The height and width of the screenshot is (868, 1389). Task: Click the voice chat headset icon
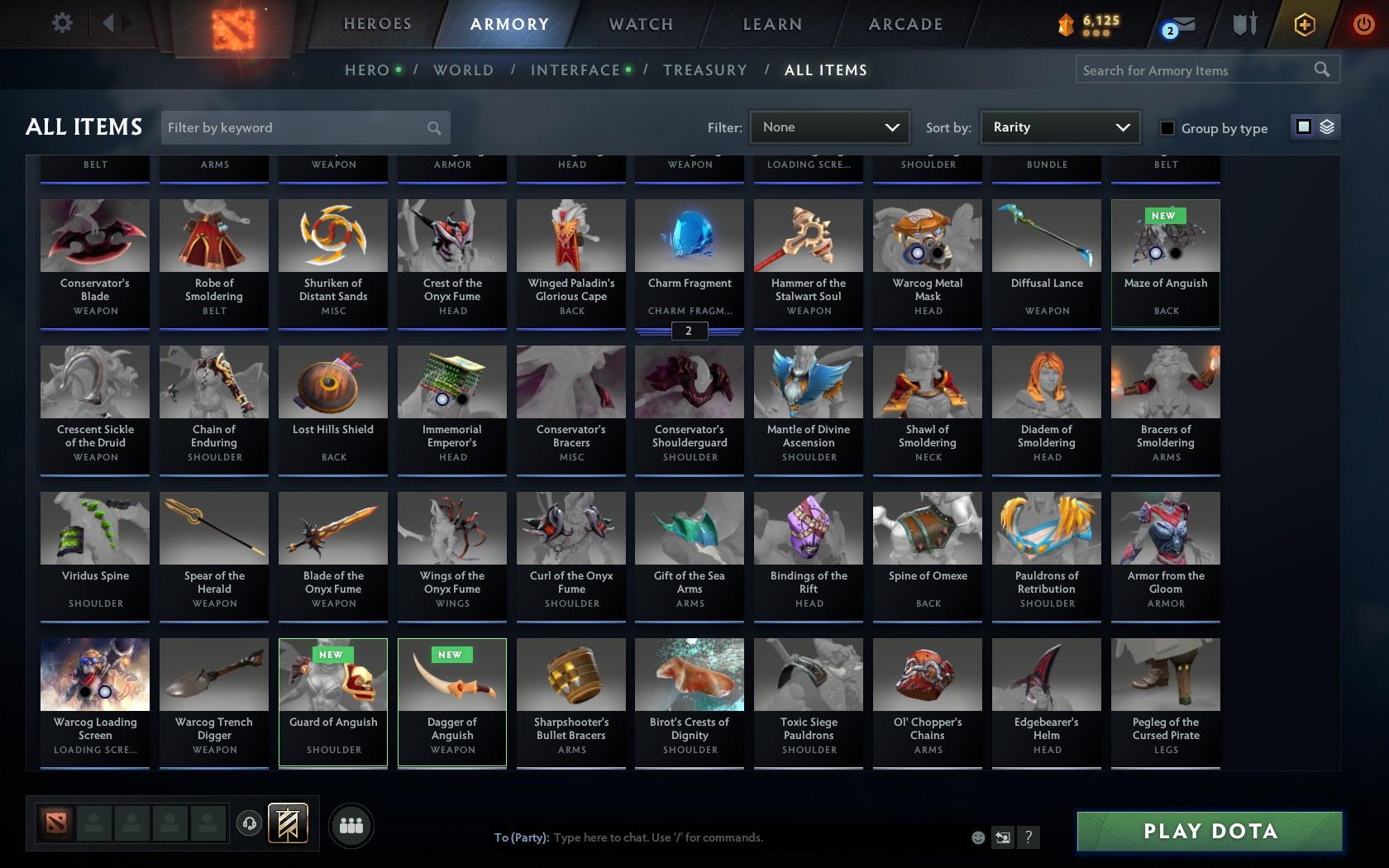click(250, 824)
